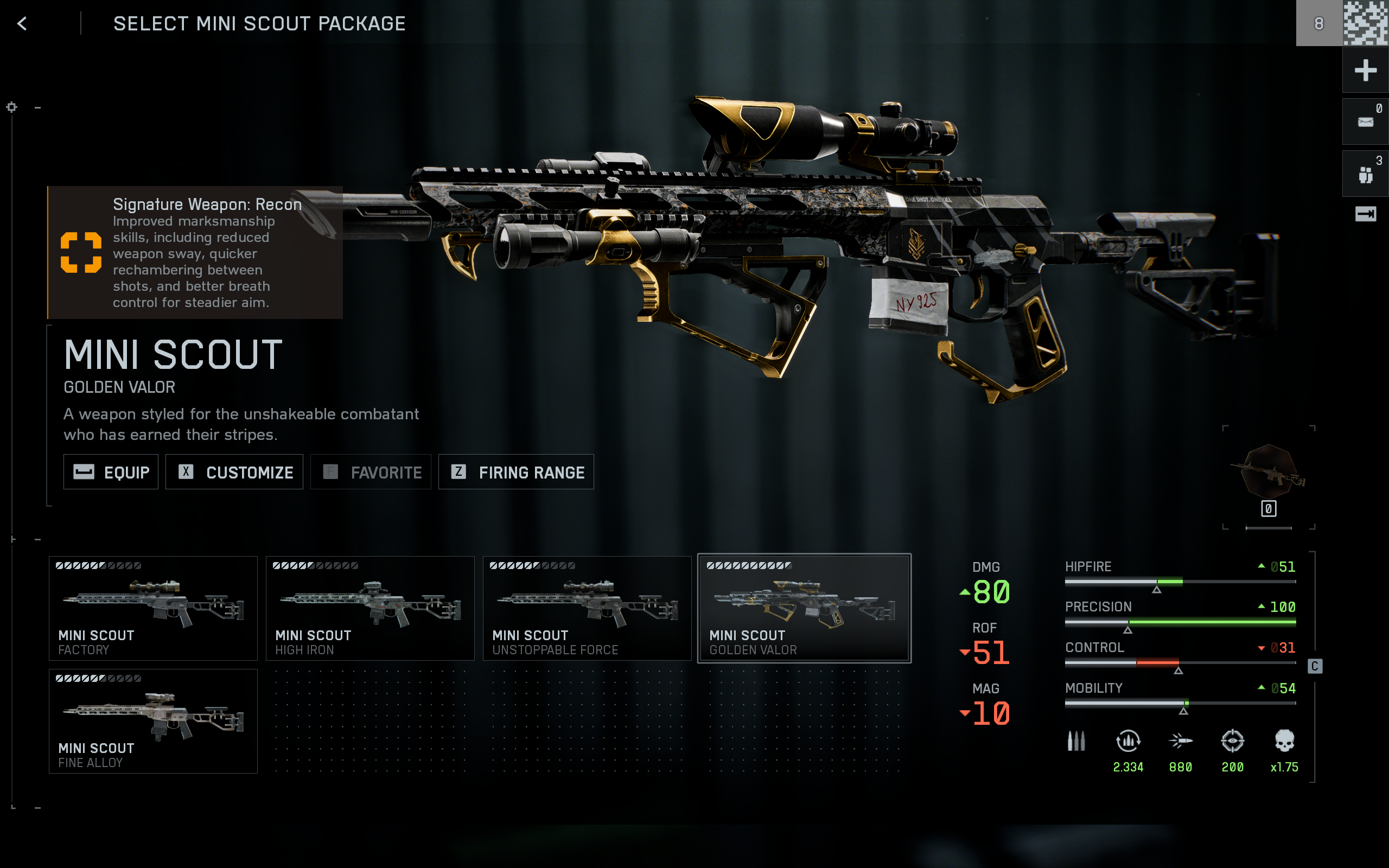The image size is (1389, 868).
Task: Click the skull damage multiplier icon above x1.75
Action: pyautogui.click(x=1282, y=742)
